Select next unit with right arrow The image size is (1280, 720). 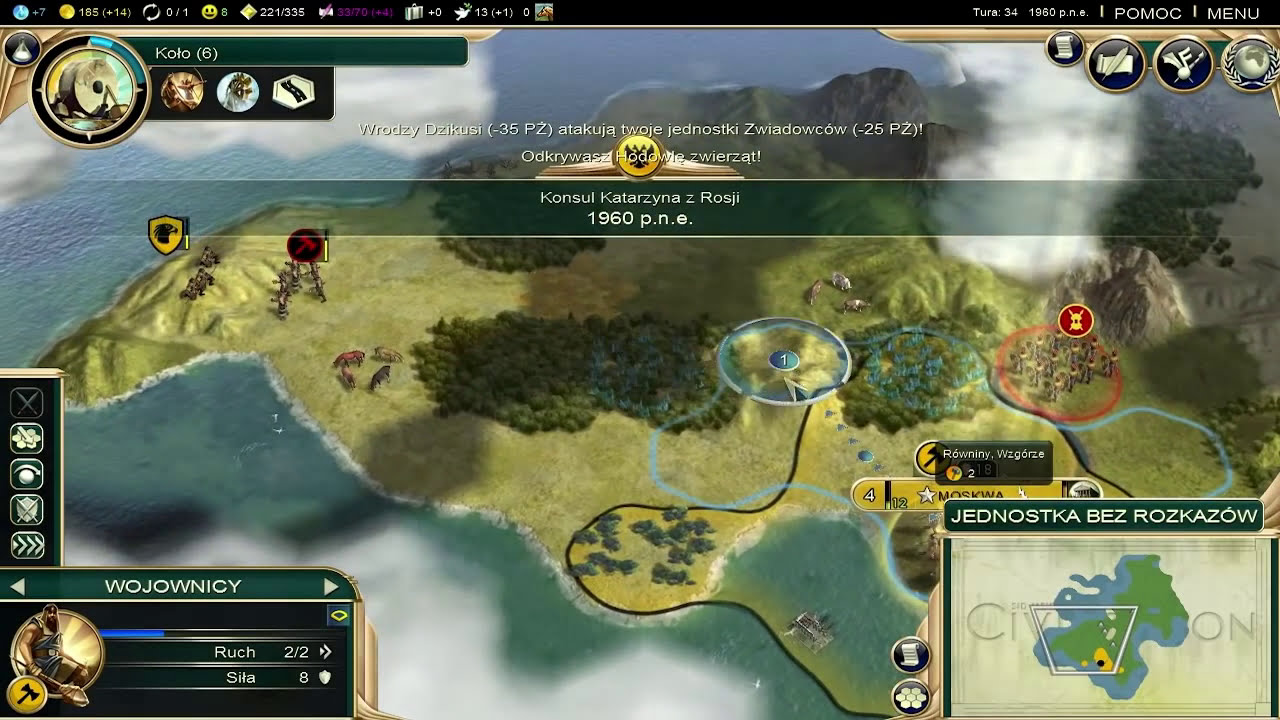pyautogui.click(x=332, y=586)
